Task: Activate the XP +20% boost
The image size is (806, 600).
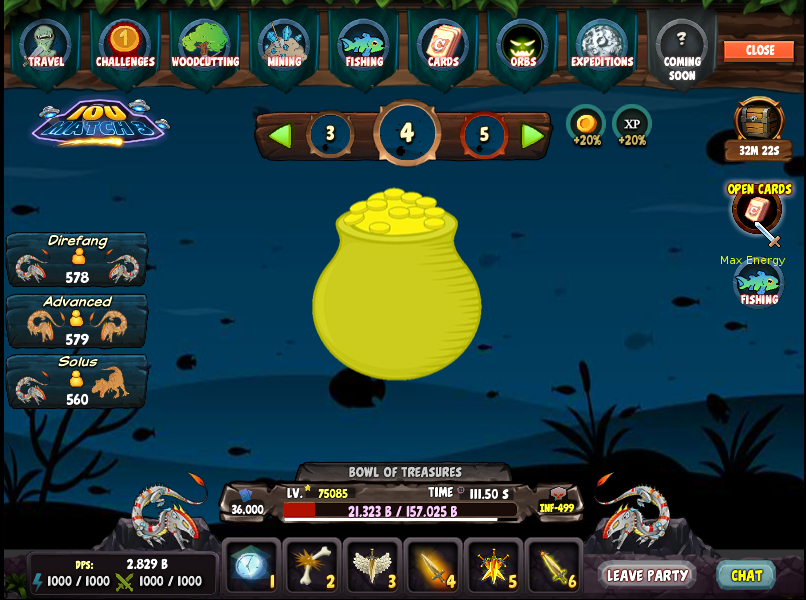Action: [632, 125]
